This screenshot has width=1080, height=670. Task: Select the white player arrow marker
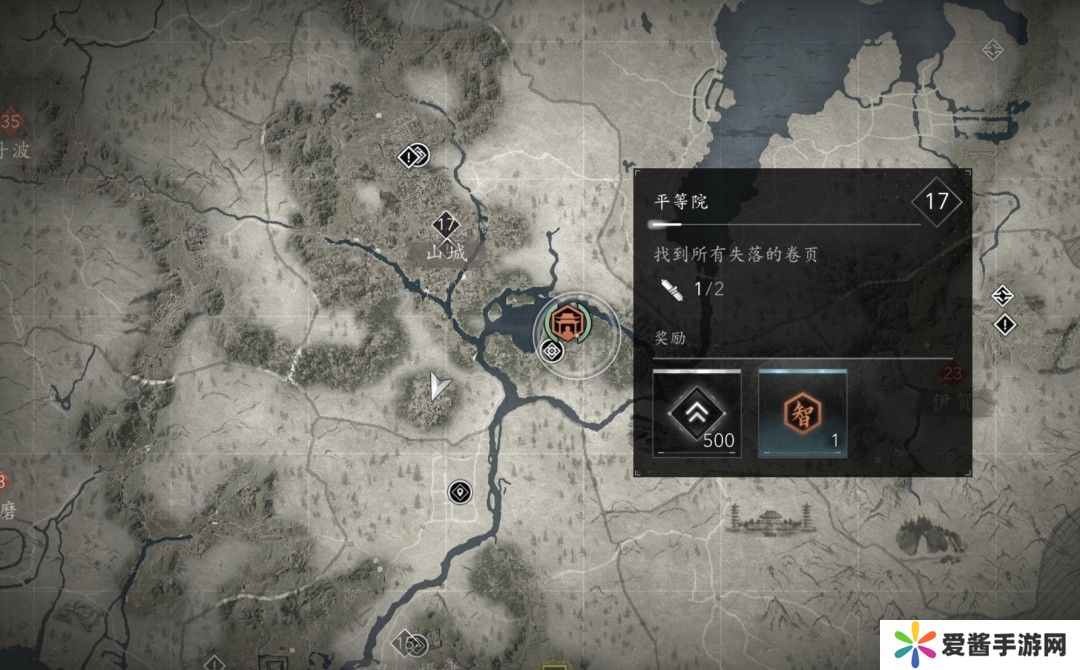coord(436,385)
